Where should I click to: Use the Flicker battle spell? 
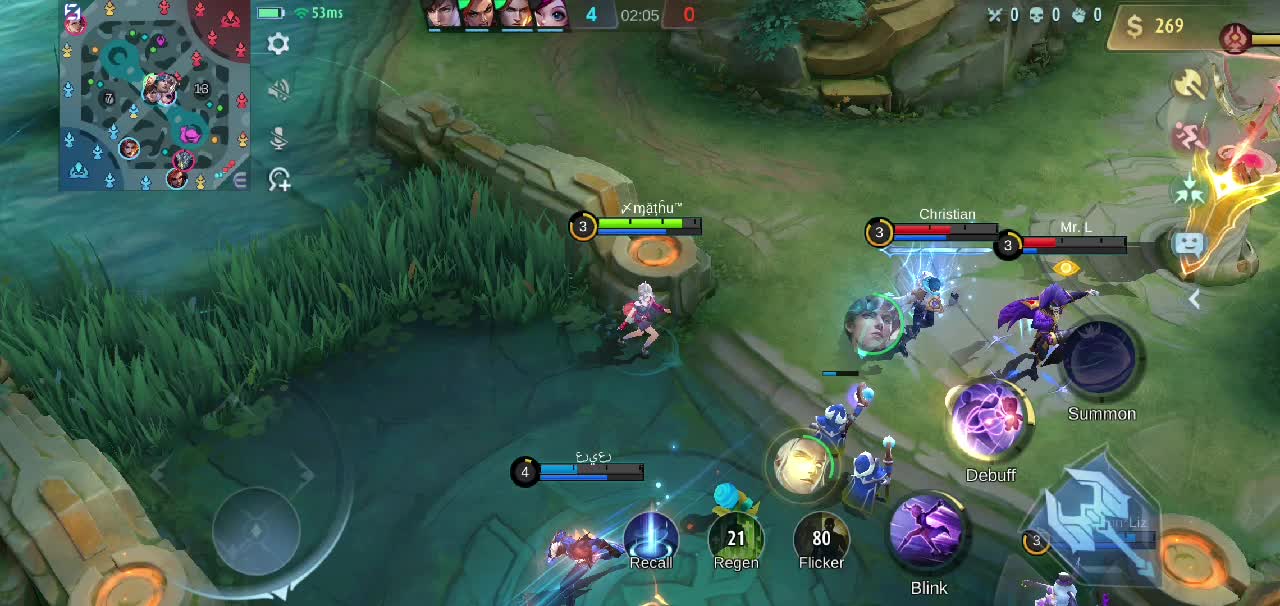point(821,538)
